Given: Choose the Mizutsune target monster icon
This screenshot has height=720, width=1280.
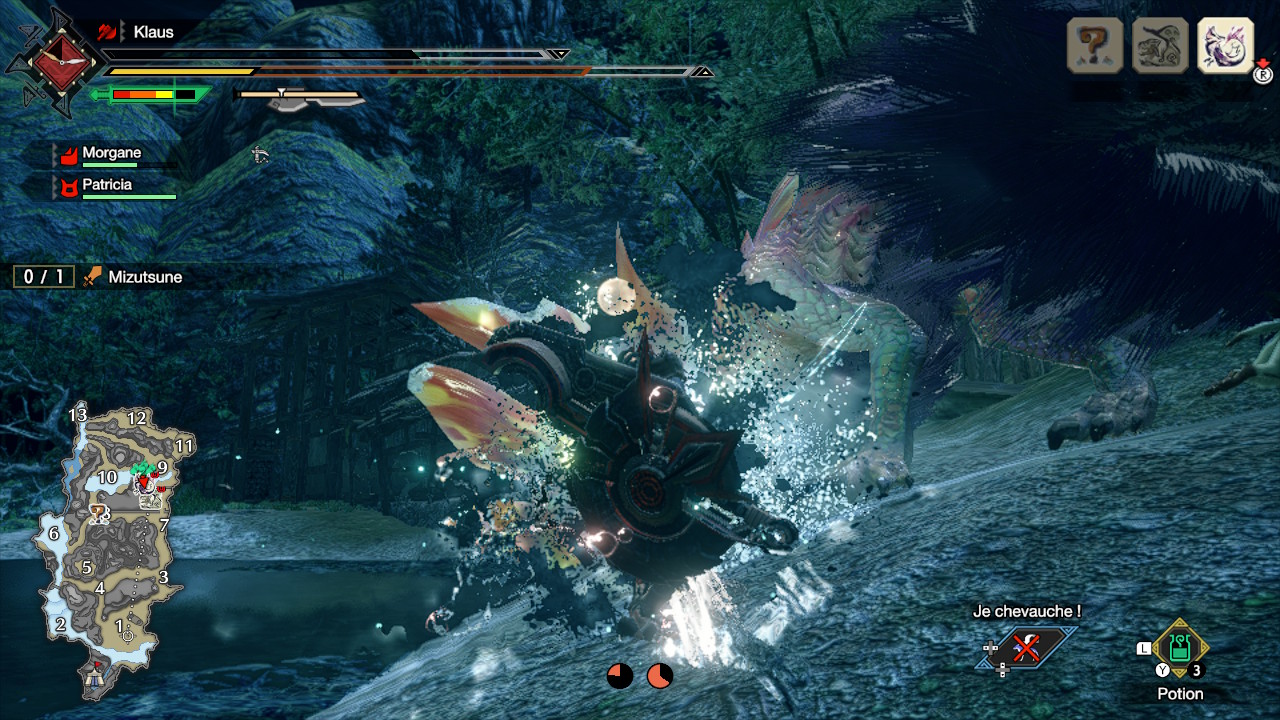Looking at the screenshot, I should (1225, 45).
